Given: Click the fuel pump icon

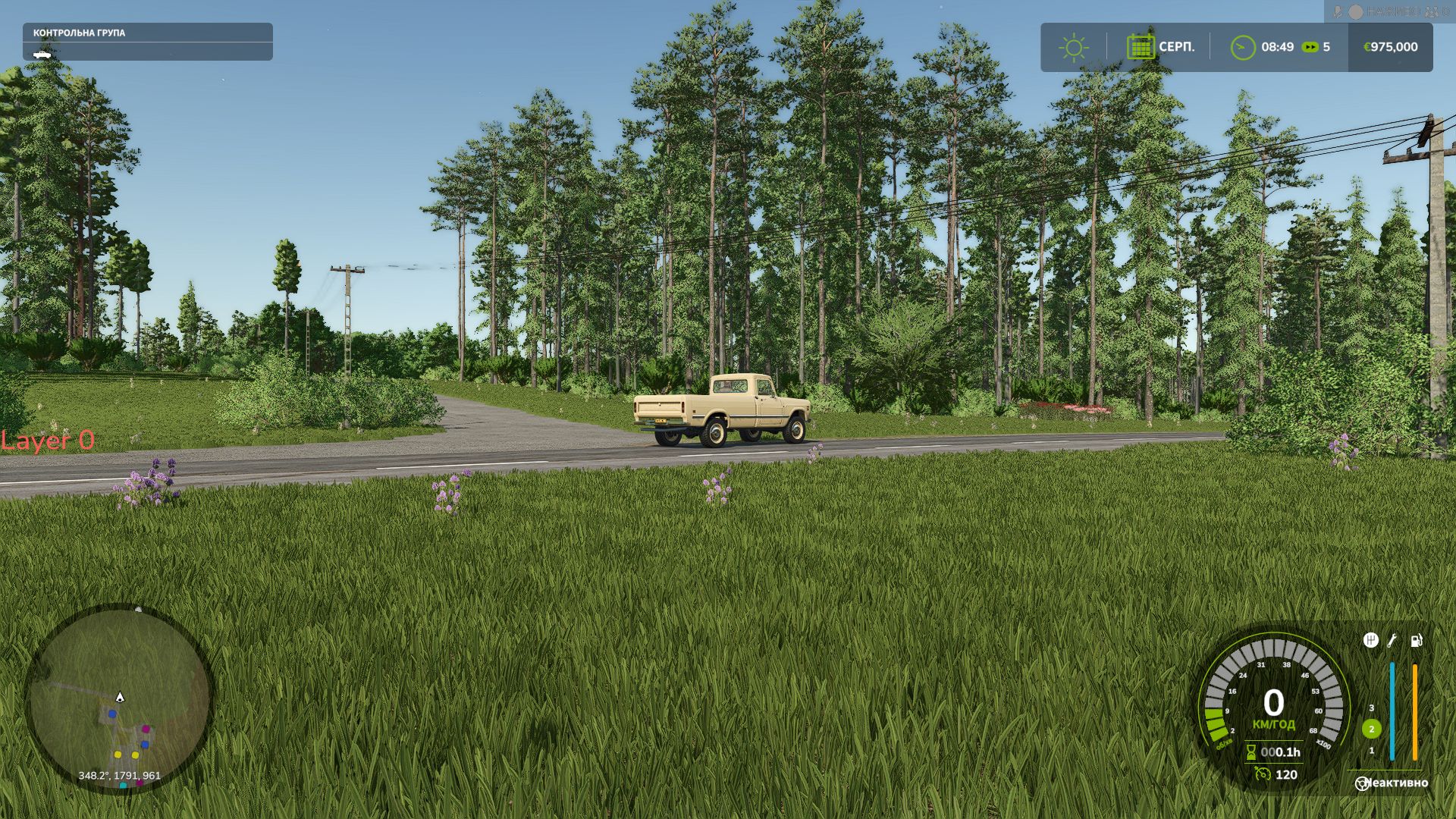Looking at the screenshot, I should pos(1417,640).
